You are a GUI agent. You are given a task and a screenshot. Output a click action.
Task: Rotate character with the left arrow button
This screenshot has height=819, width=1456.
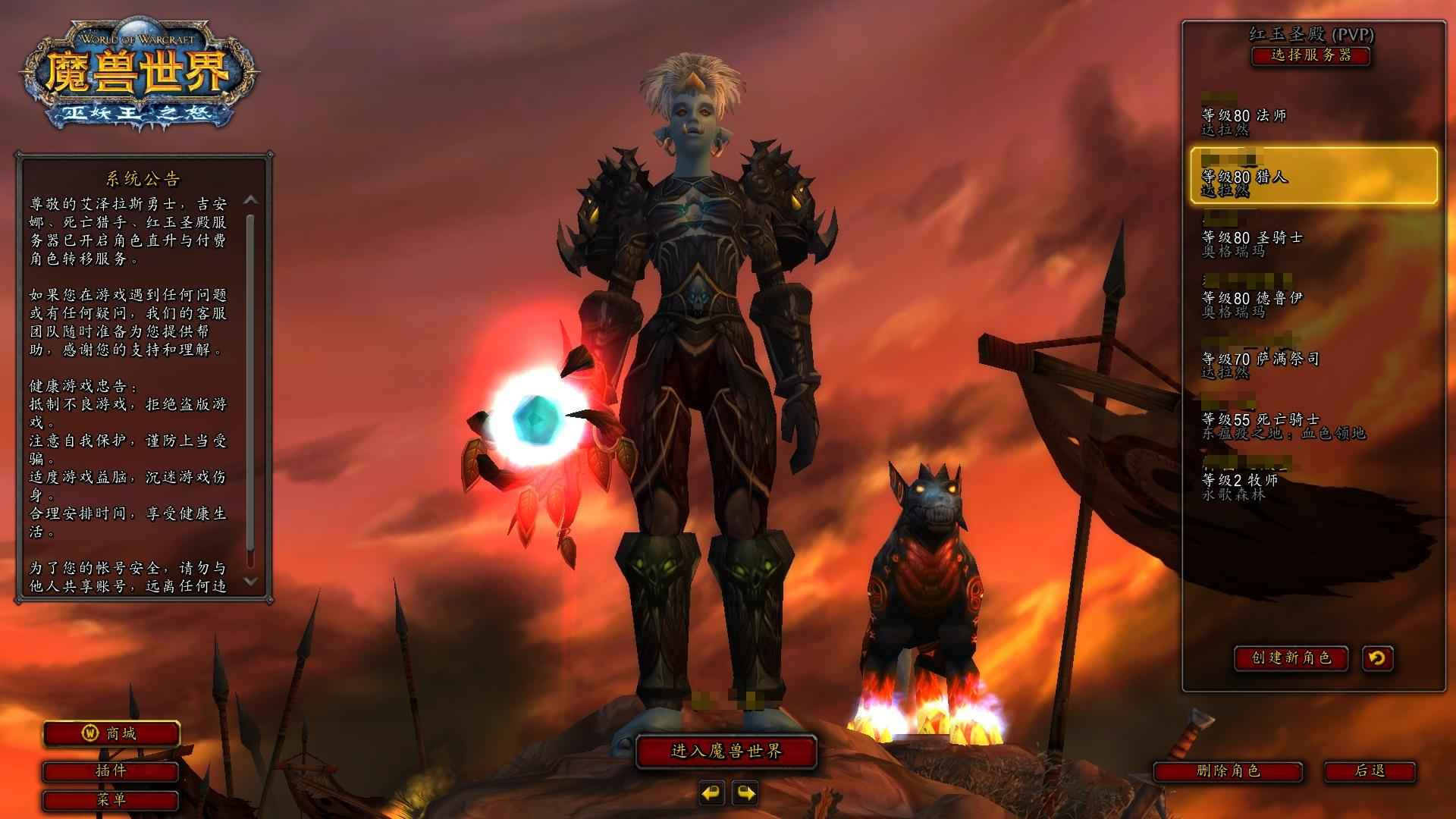pyautogui.click(x=711, y=793)
